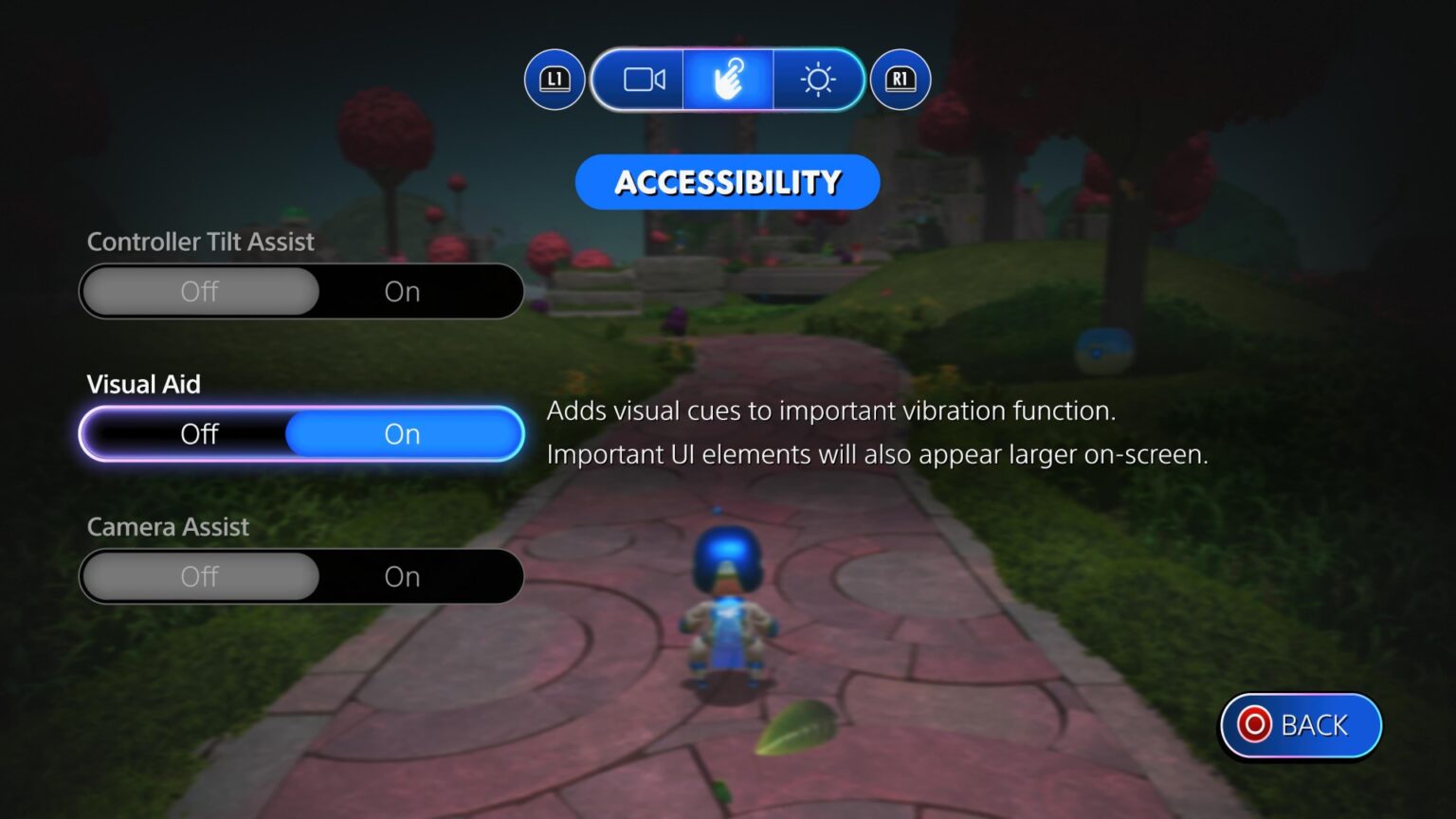The width and height of the screenshot is (1456, 819).
Task: Open the brightness settings tab icon
Action: [x=818, y=80]
